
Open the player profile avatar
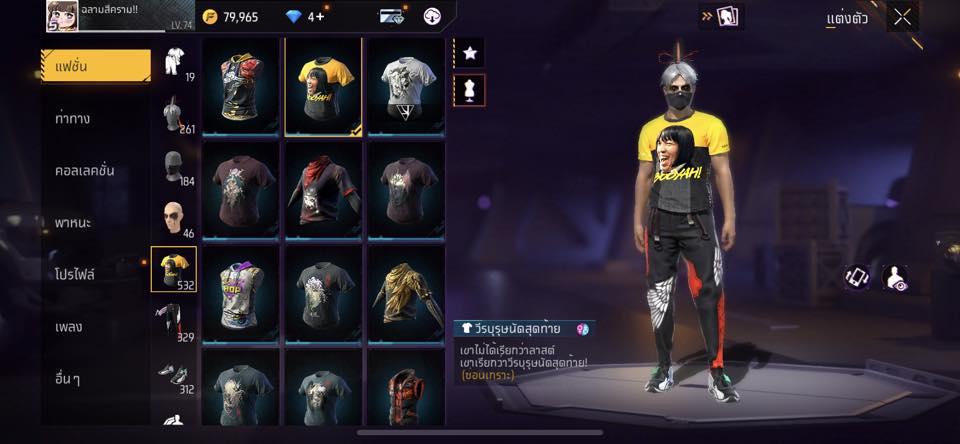point(64,15)
